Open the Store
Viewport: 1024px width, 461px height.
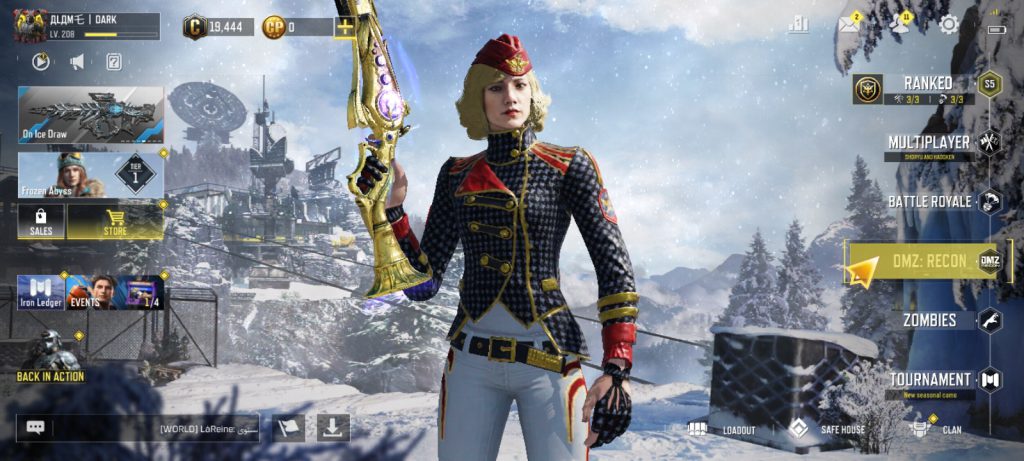click(x=115, y=222)
